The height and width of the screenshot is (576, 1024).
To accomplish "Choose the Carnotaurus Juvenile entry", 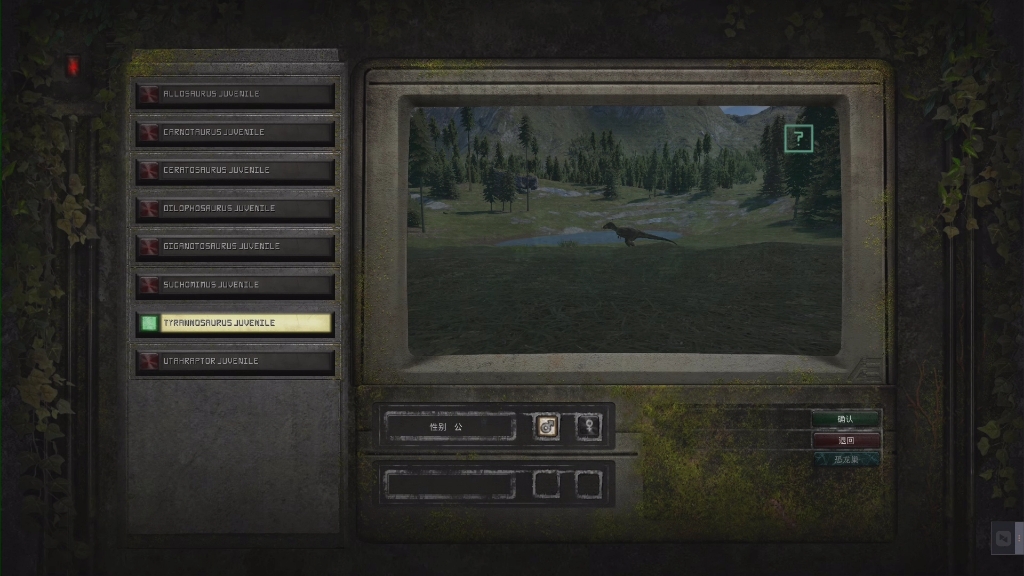I will click(236, 132).
